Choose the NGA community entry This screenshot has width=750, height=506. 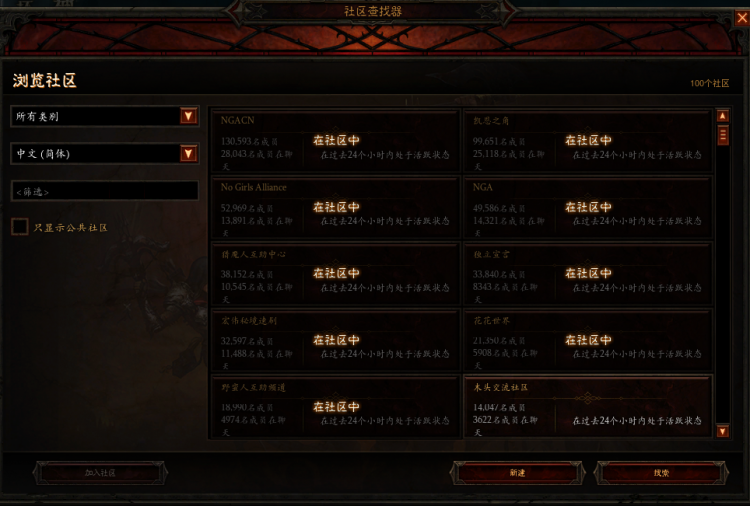588,207
